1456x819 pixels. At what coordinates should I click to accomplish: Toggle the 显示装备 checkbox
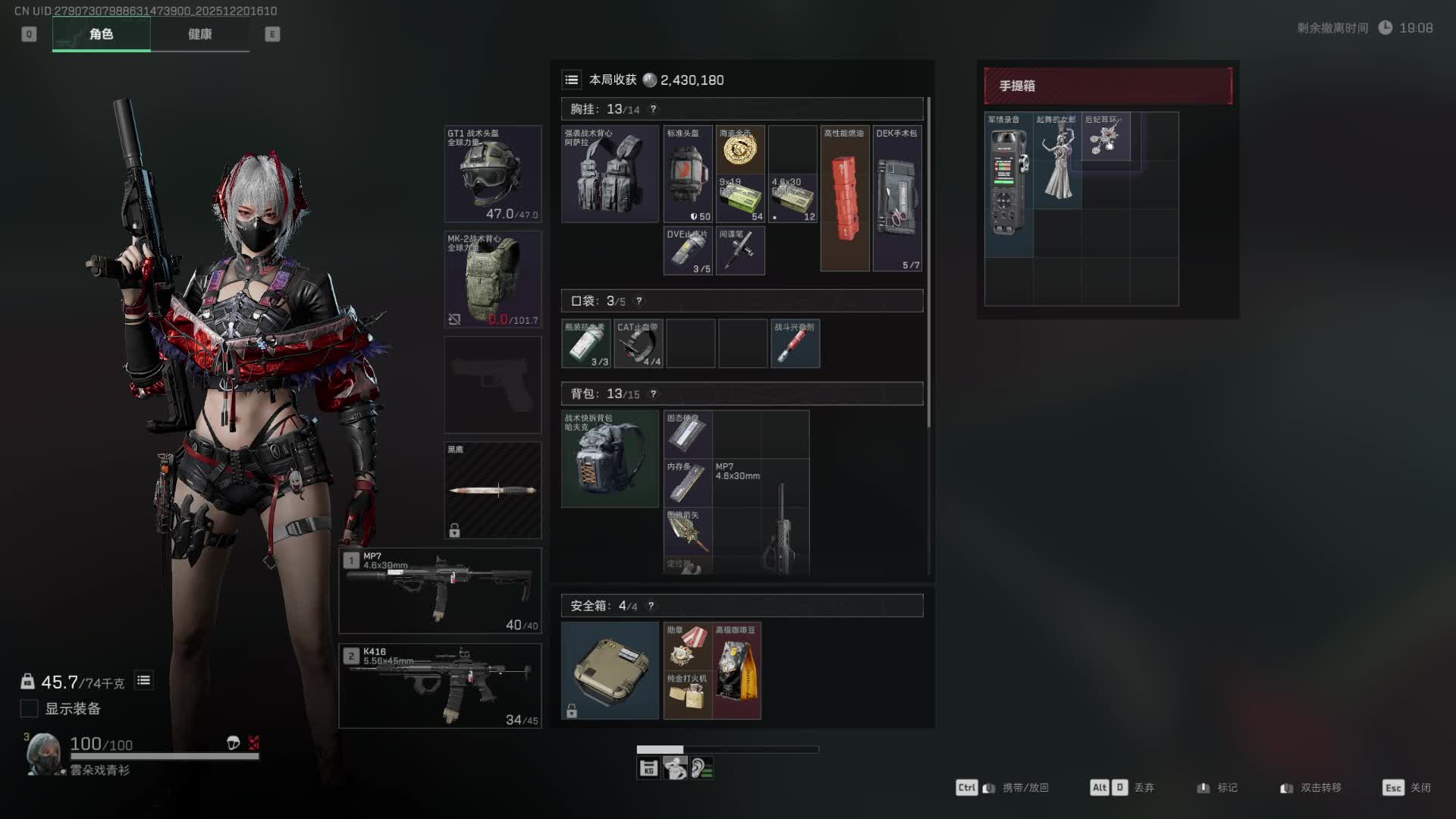click(29, 708)
